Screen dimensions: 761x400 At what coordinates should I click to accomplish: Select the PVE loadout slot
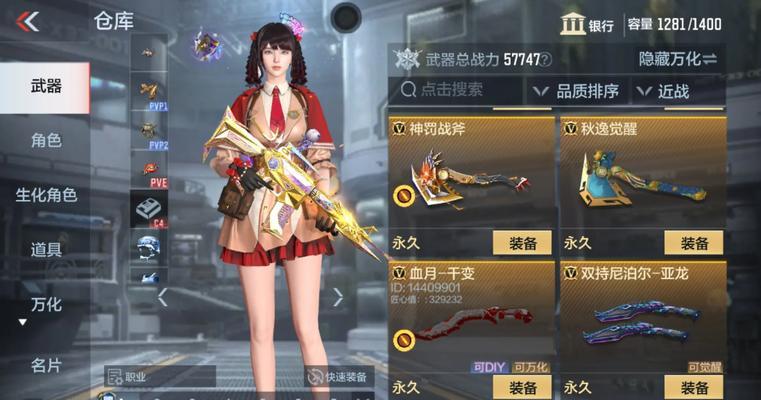tap(149, 170)
